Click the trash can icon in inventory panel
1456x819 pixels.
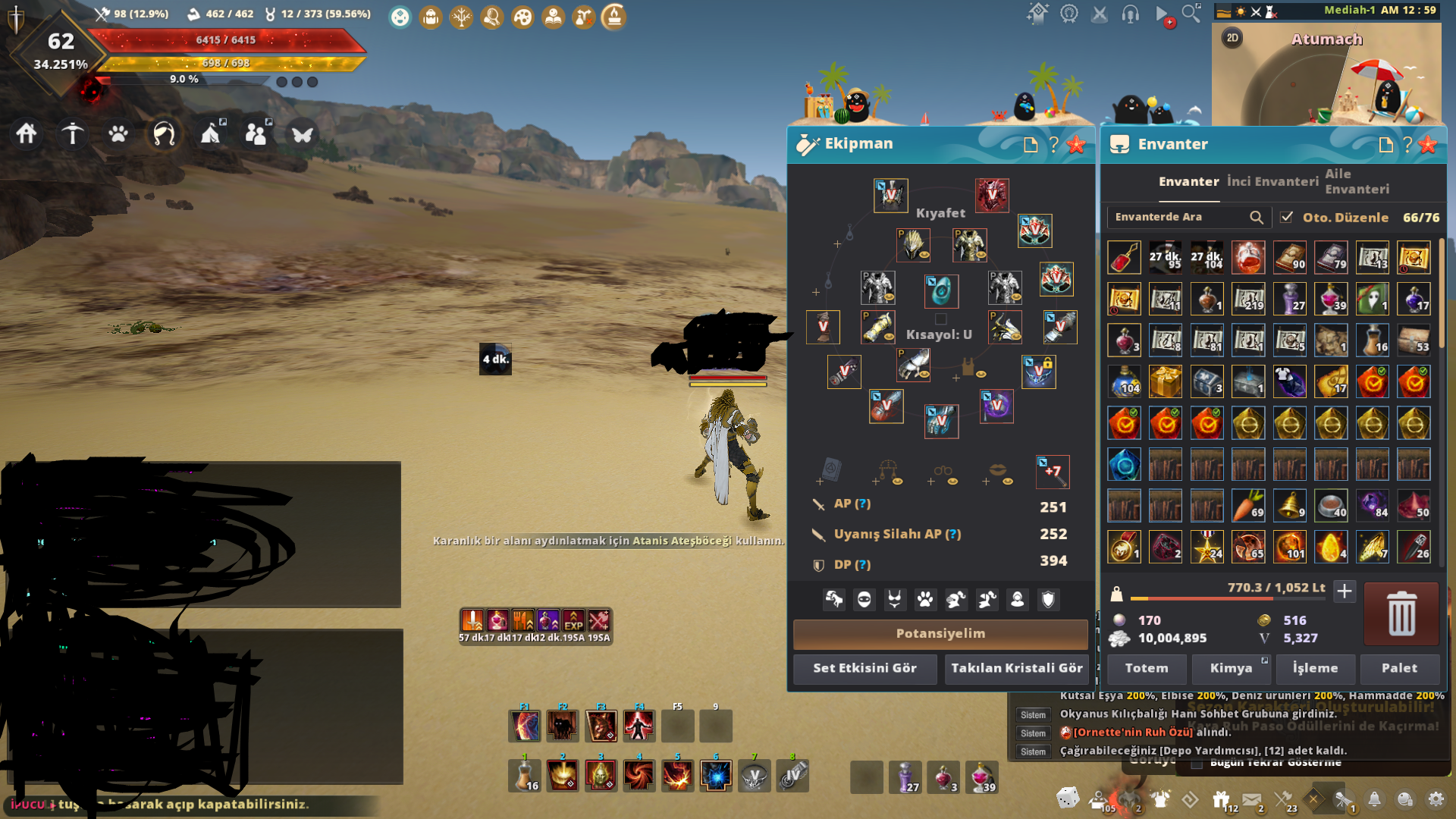tap(1401, 614)
